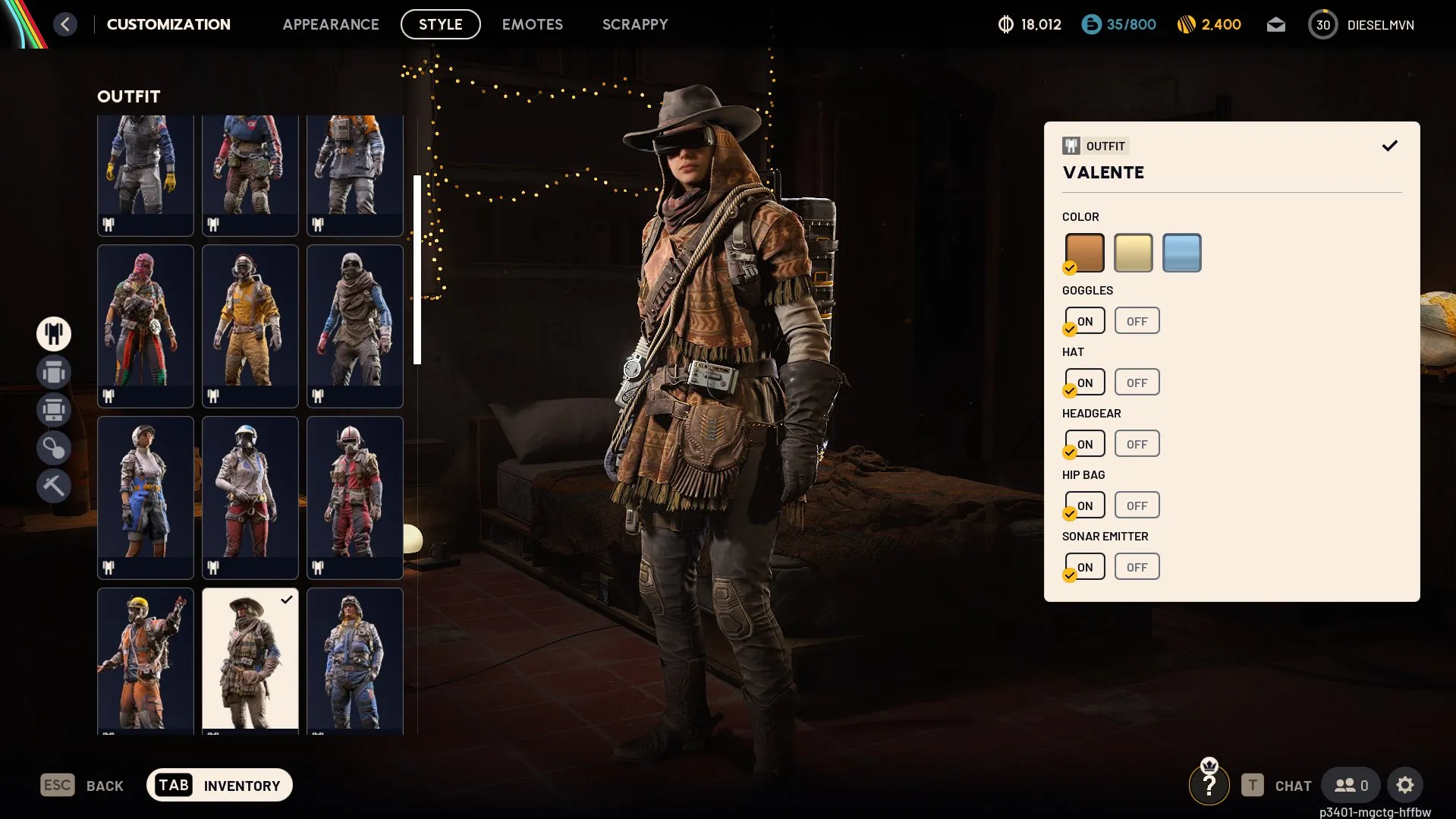This screenshot has width=1456, height=819.
Task: Choose the pink balaclava outfit thumbnail
Action: 146,325
